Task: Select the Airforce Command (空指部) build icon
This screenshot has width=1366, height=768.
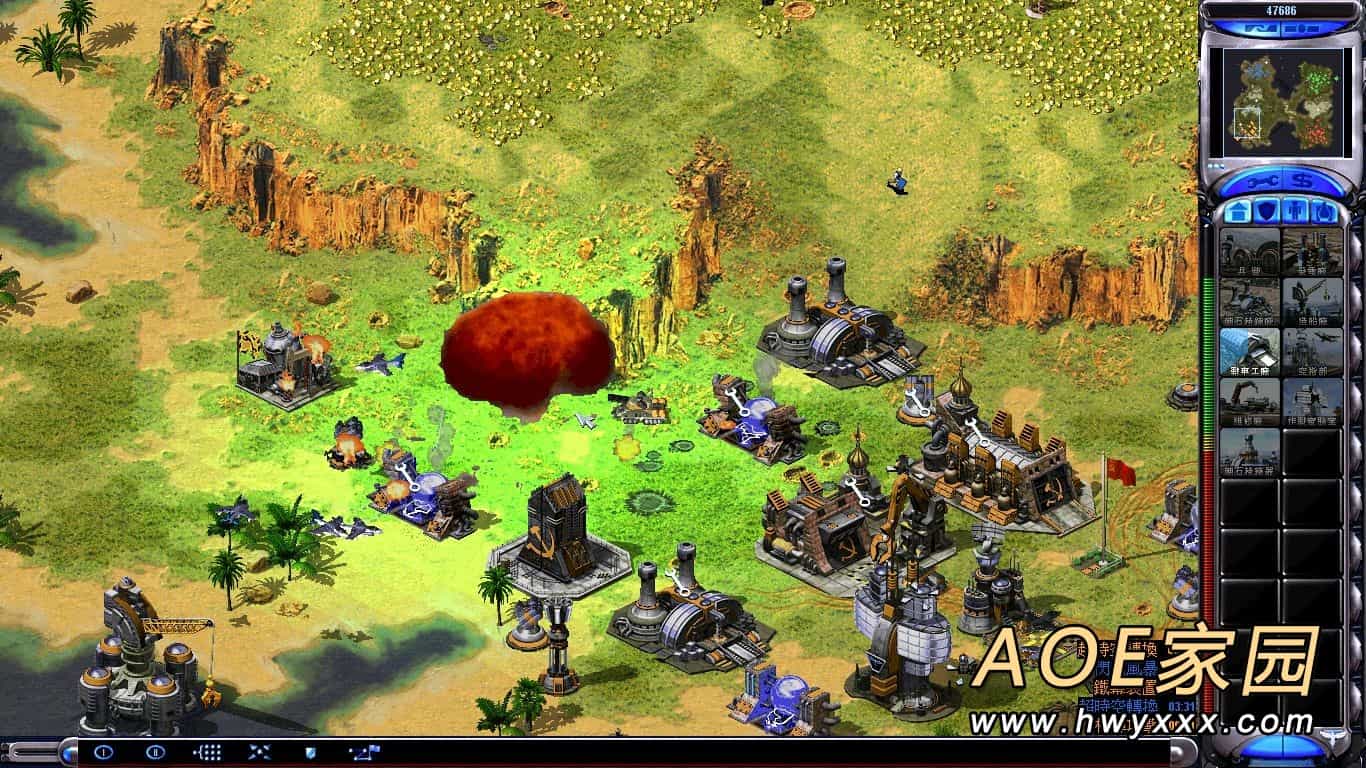Action: (x=1312, y=351)
